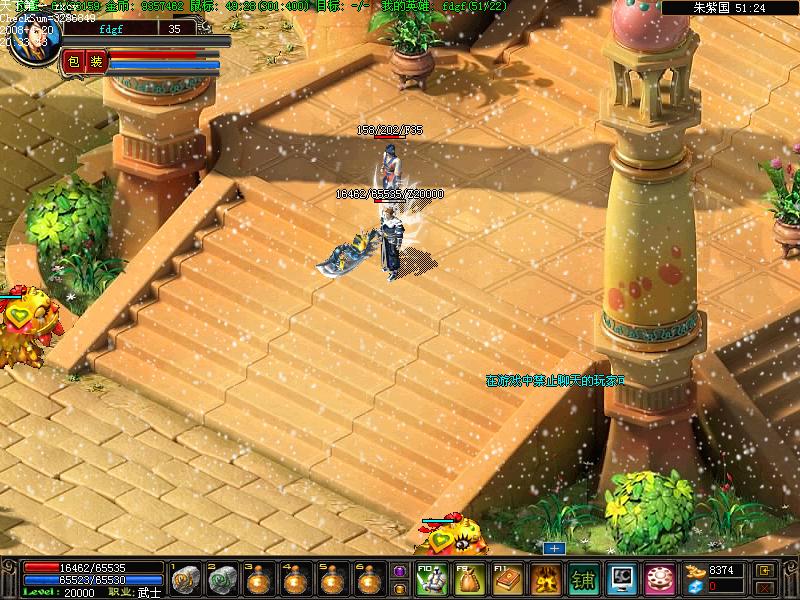Open the golden tree icon panel

545,579
